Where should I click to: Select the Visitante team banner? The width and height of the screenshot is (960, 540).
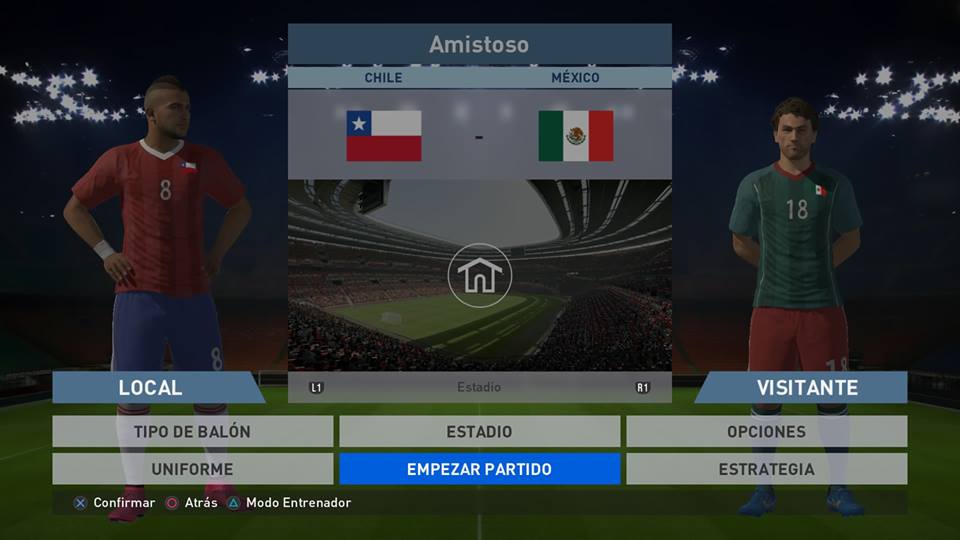point(806,387)
